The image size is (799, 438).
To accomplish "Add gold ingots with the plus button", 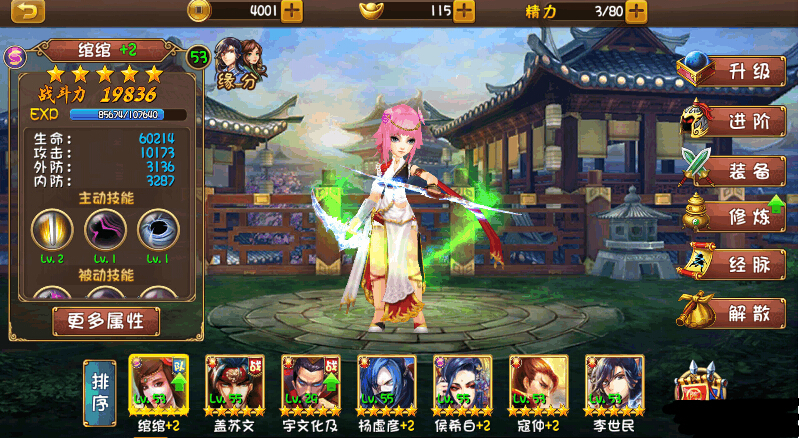I will (464, 12).
